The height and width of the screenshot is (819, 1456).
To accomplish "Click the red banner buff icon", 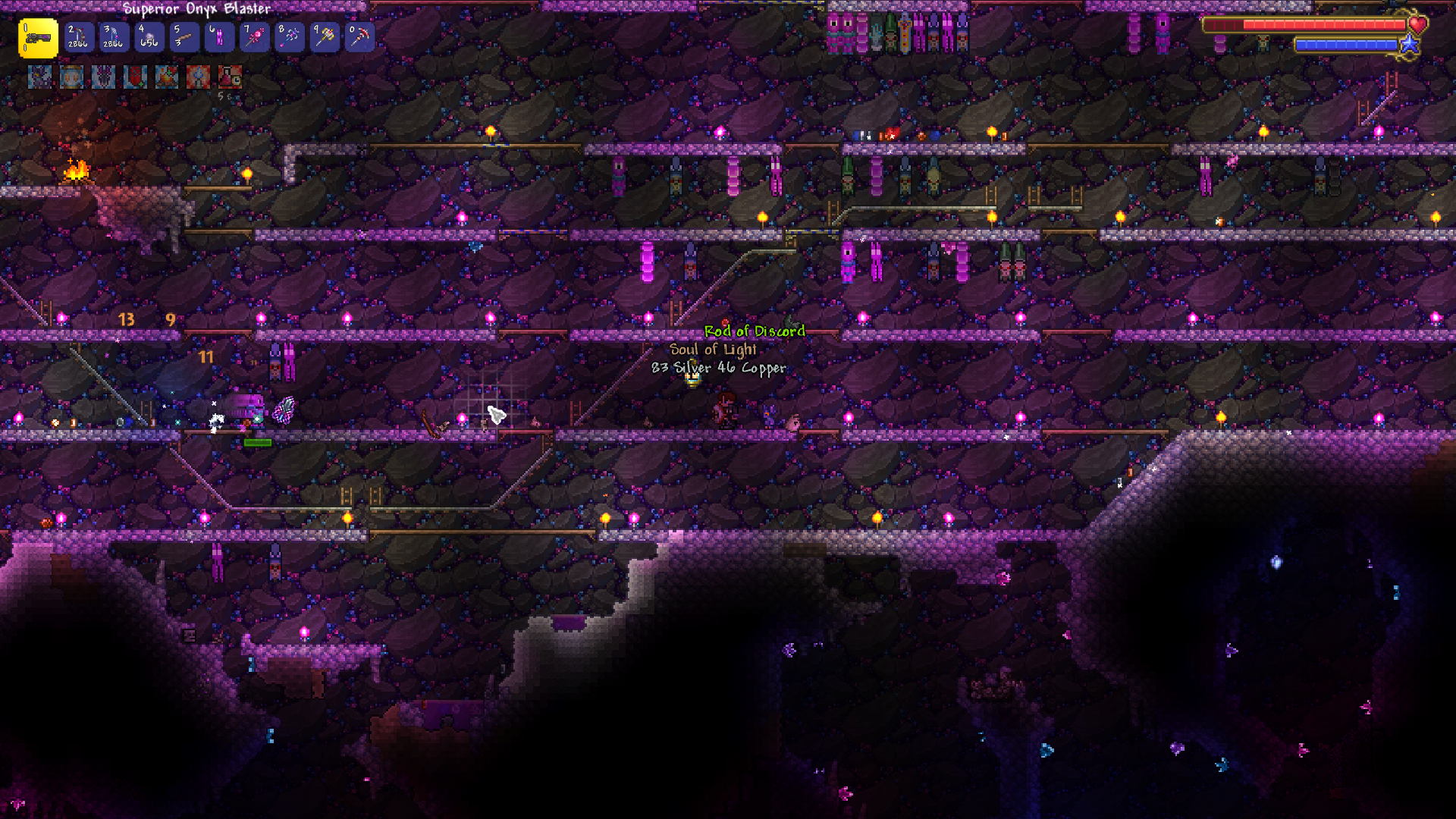I will pyautogui.click(x=135, y=77).
